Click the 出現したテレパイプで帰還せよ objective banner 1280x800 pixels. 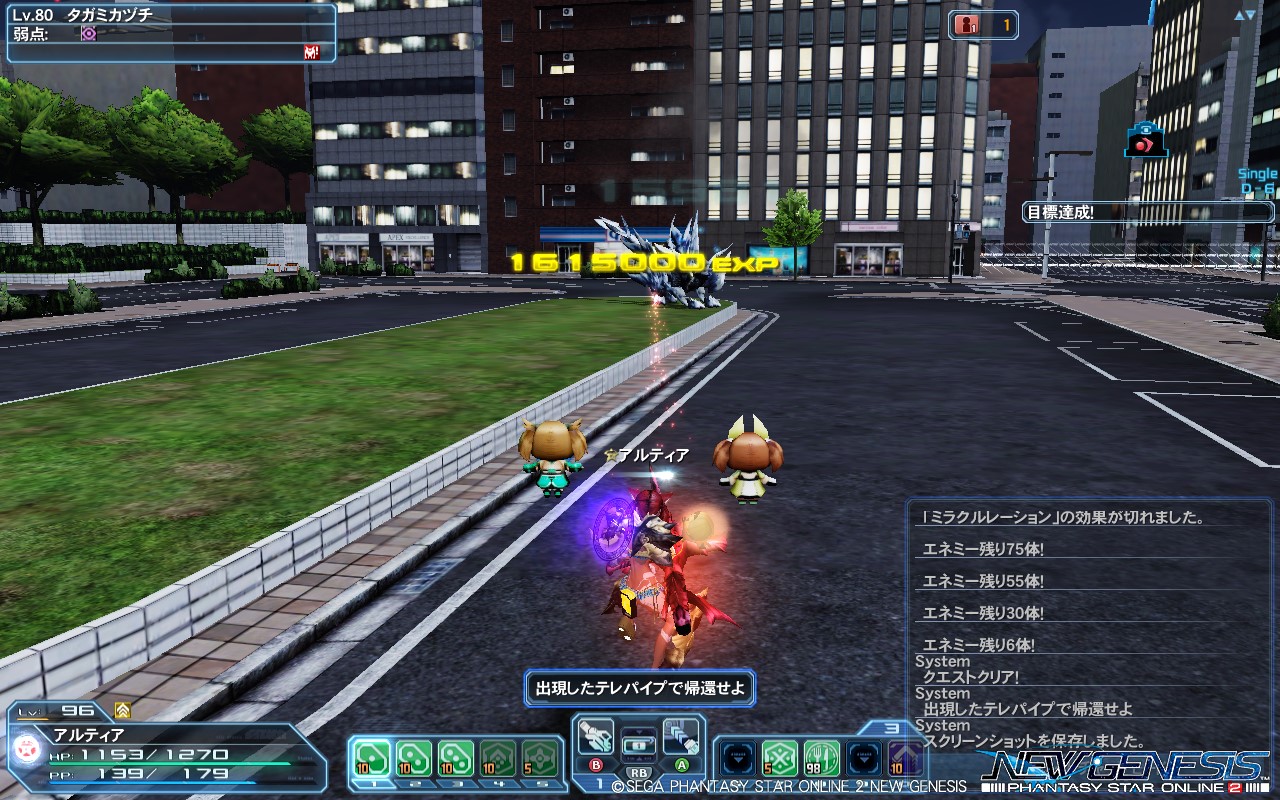click(x=640, y=688)
